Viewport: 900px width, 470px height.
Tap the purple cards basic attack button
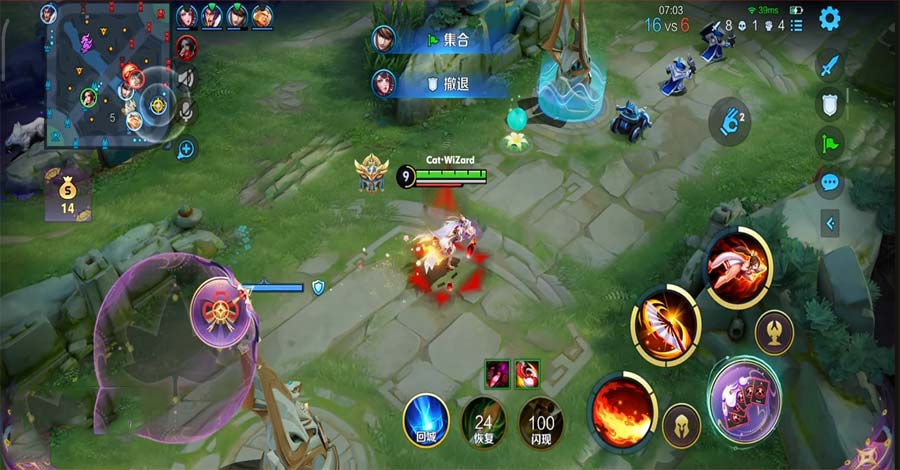pos(745,398)
